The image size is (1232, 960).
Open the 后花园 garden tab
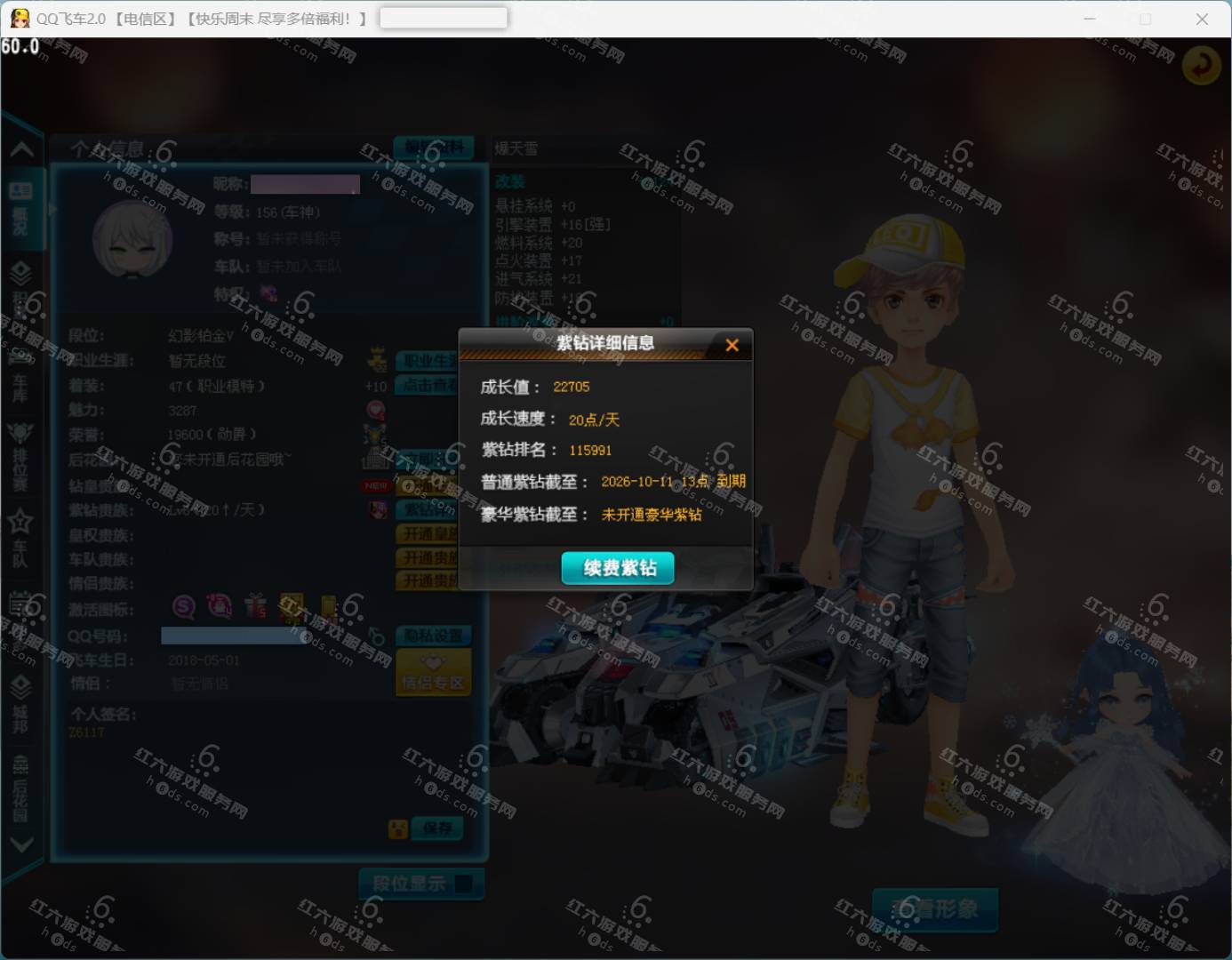(20, 787)
